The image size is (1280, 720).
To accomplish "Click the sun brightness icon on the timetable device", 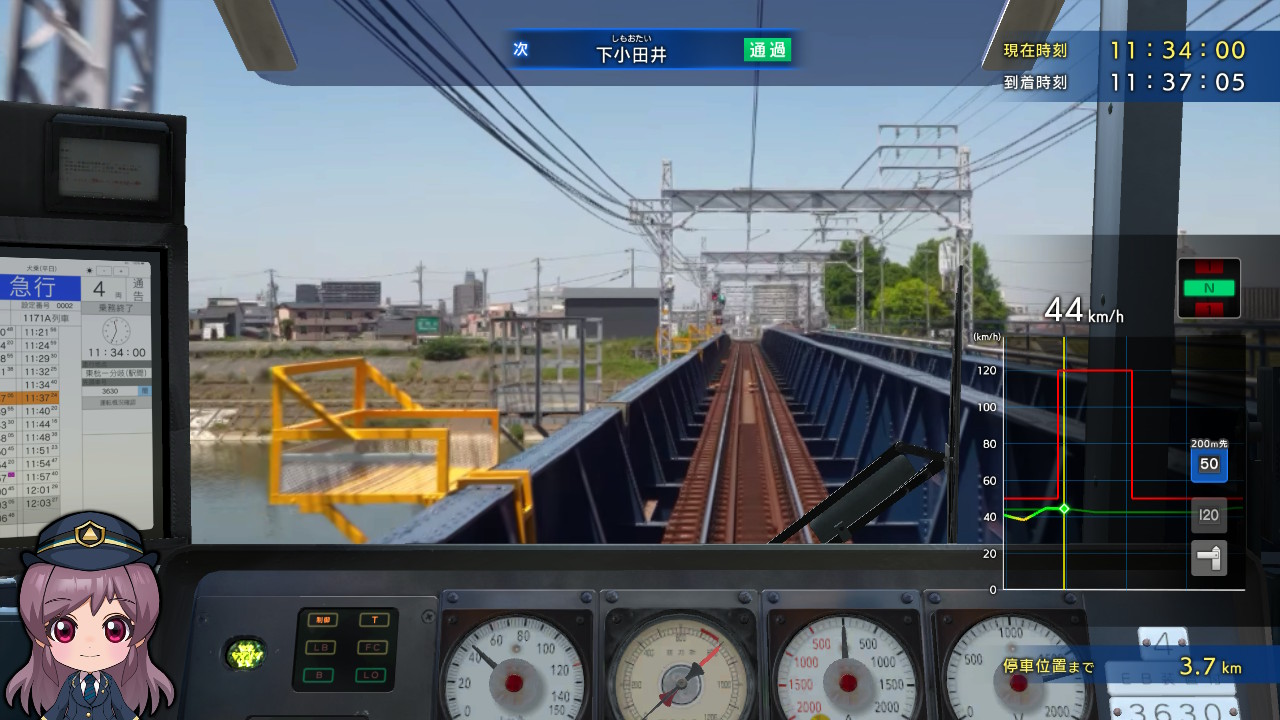I will [x=89, y=270].
